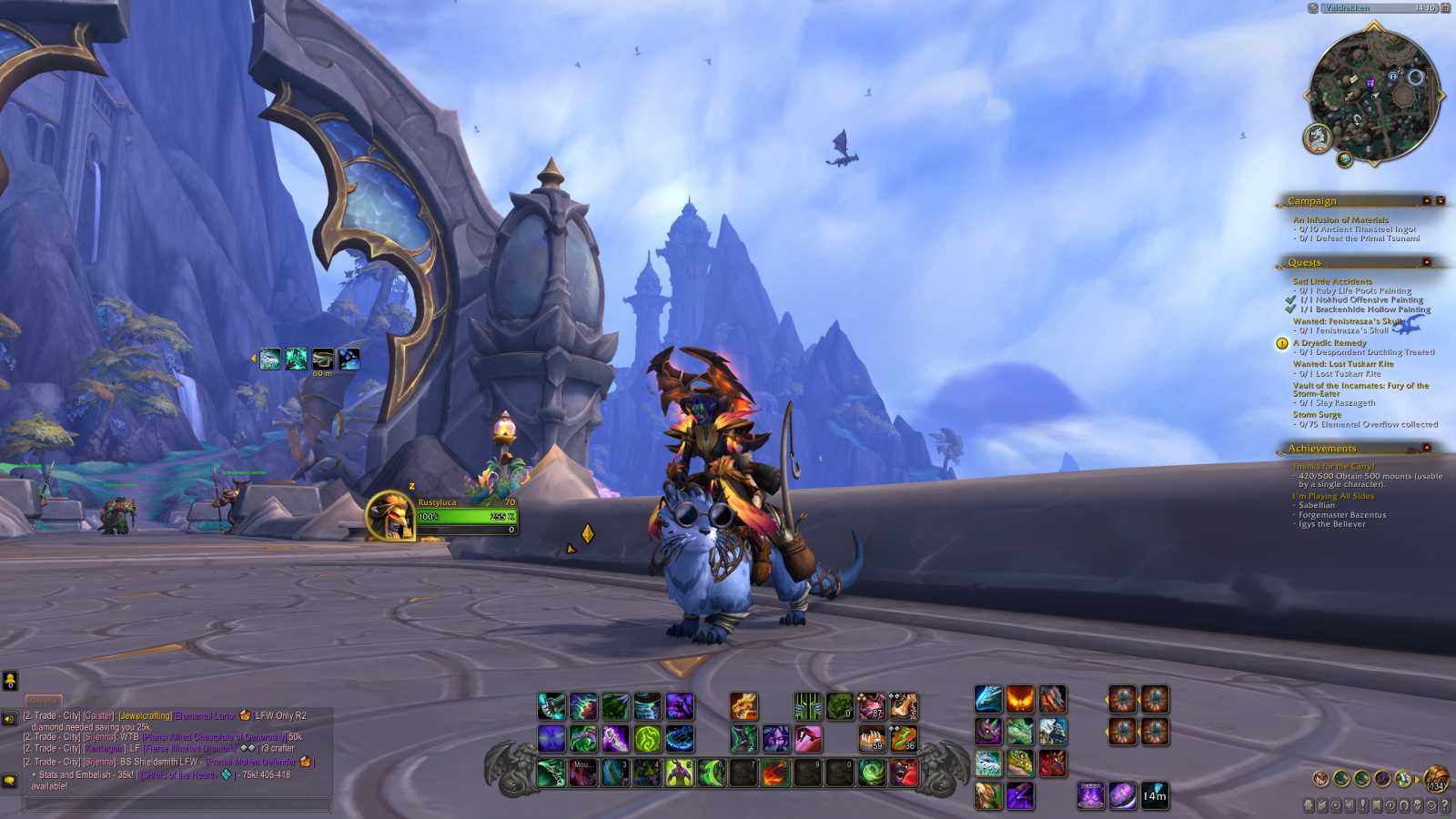Open the calendar beside the minimap clock

click(1447, 10)
